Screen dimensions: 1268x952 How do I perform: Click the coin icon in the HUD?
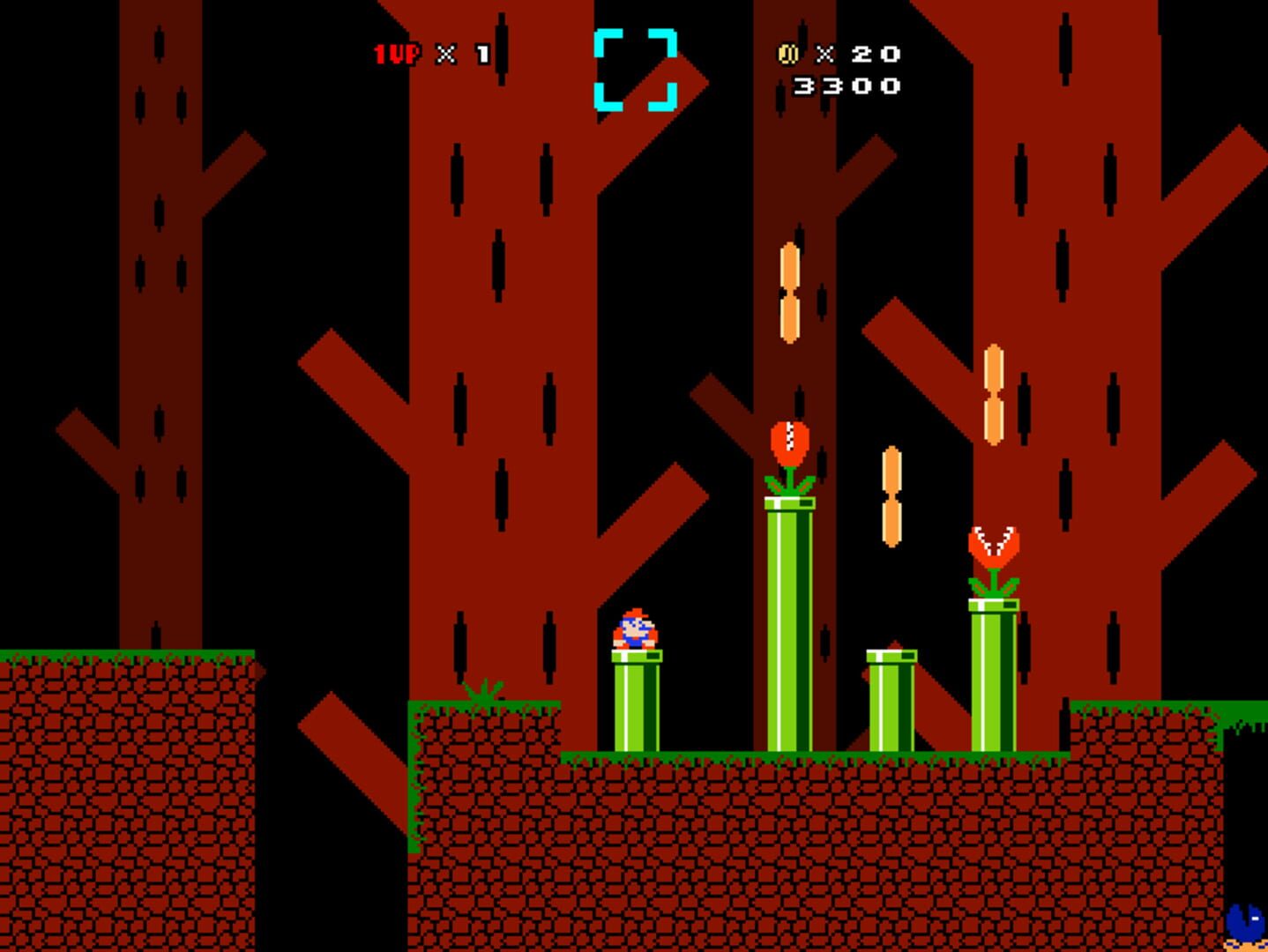788,55
